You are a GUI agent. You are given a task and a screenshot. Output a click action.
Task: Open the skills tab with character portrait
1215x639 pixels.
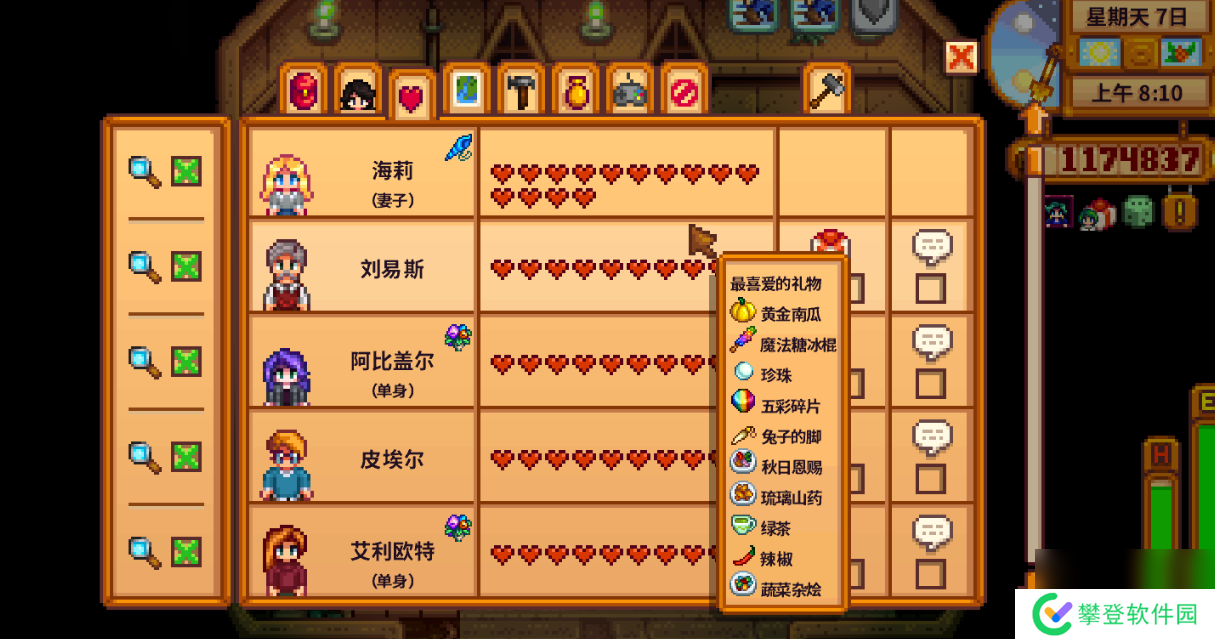(358, 93)
